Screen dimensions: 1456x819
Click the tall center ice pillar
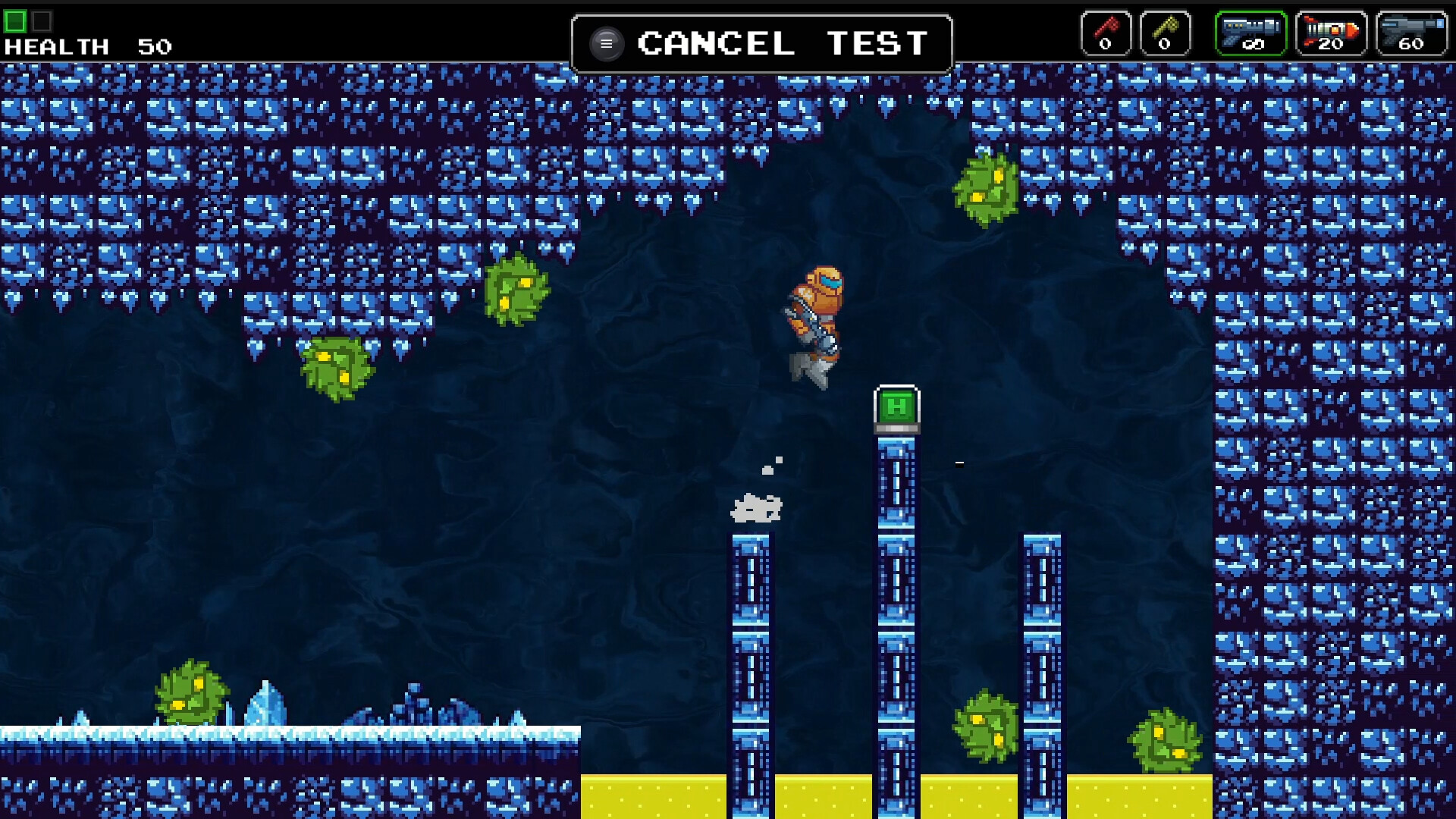point(897,607)
